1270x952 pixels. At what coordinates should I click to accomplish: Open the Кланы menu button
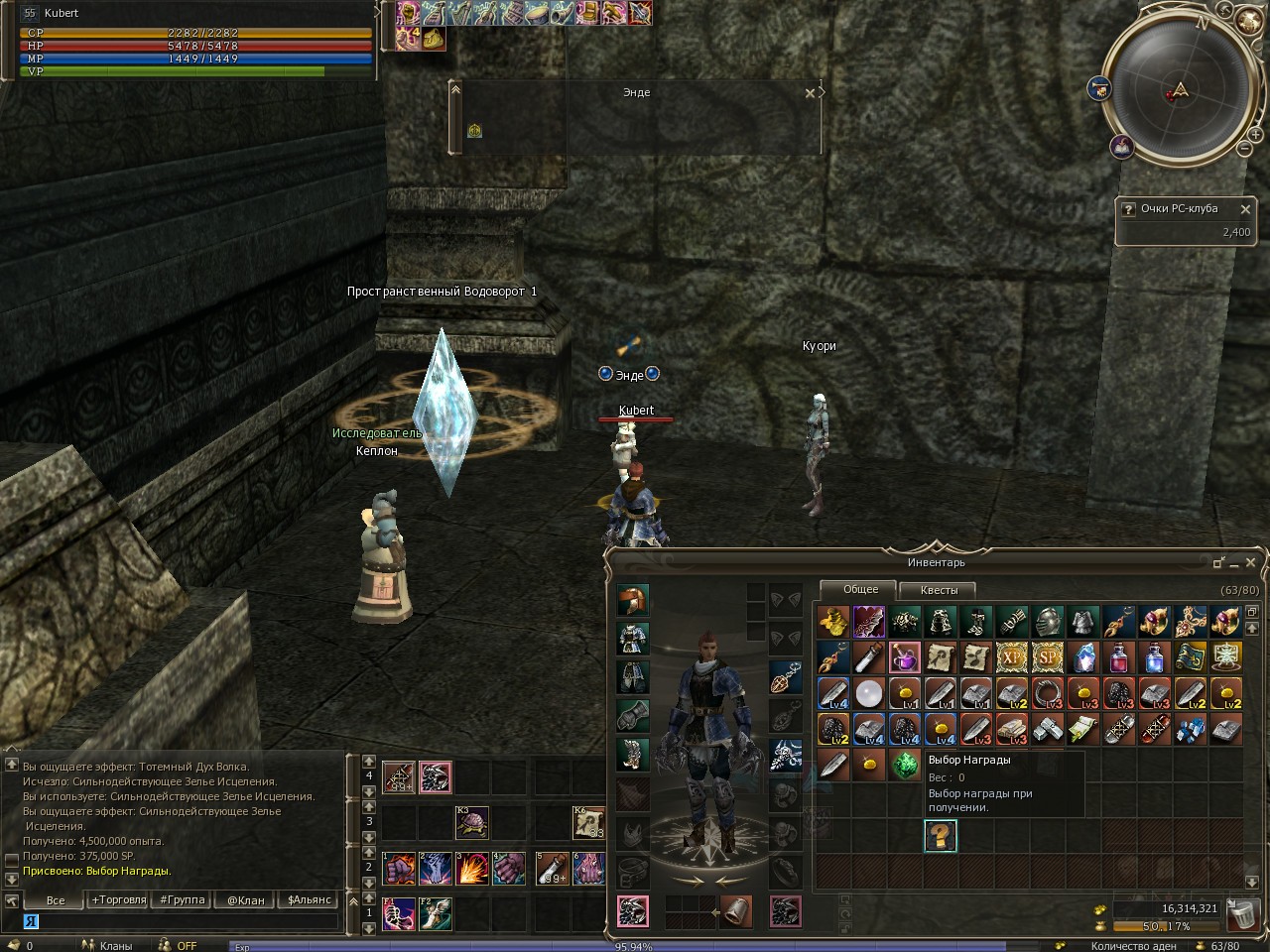click(x=107, y=945)
